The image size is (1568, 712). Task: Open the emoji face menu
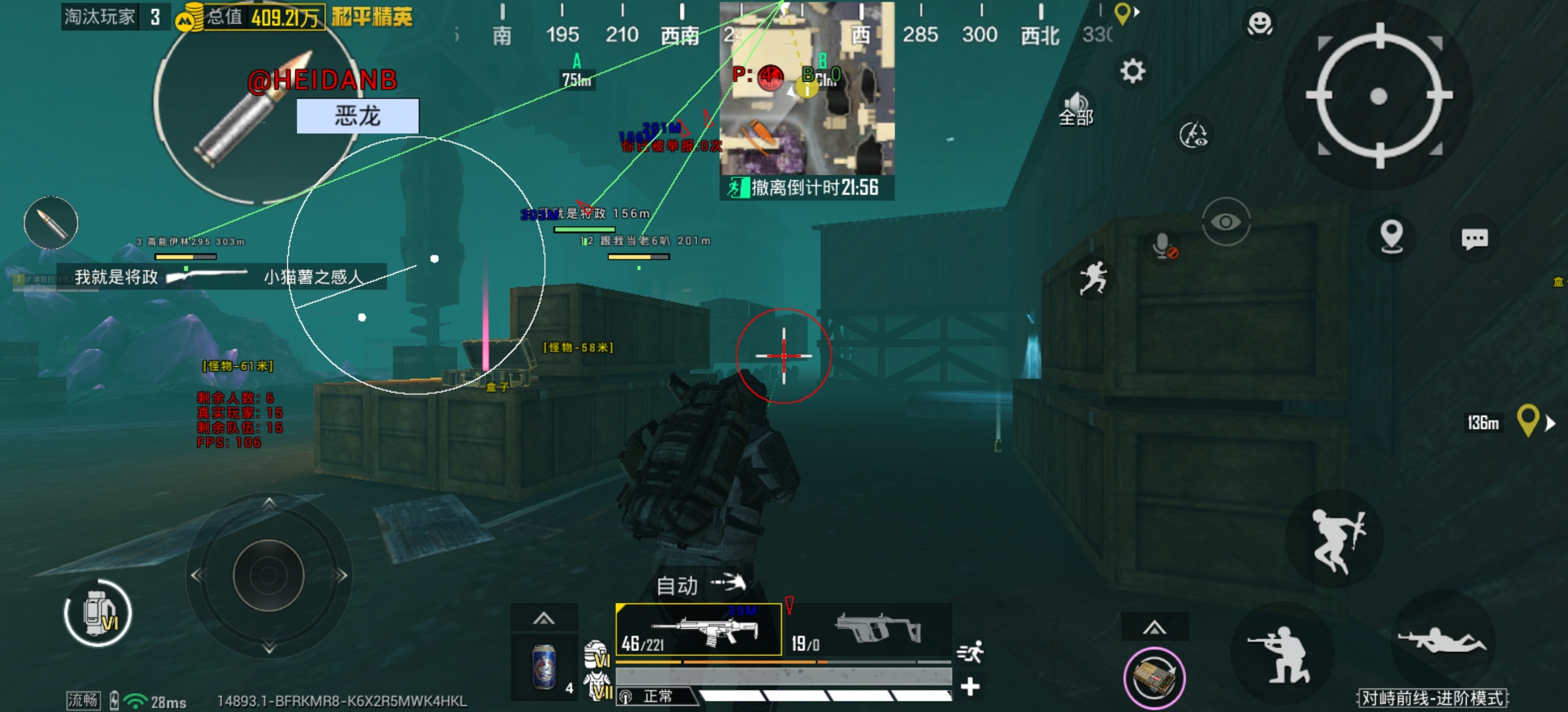coord(1259,24)
